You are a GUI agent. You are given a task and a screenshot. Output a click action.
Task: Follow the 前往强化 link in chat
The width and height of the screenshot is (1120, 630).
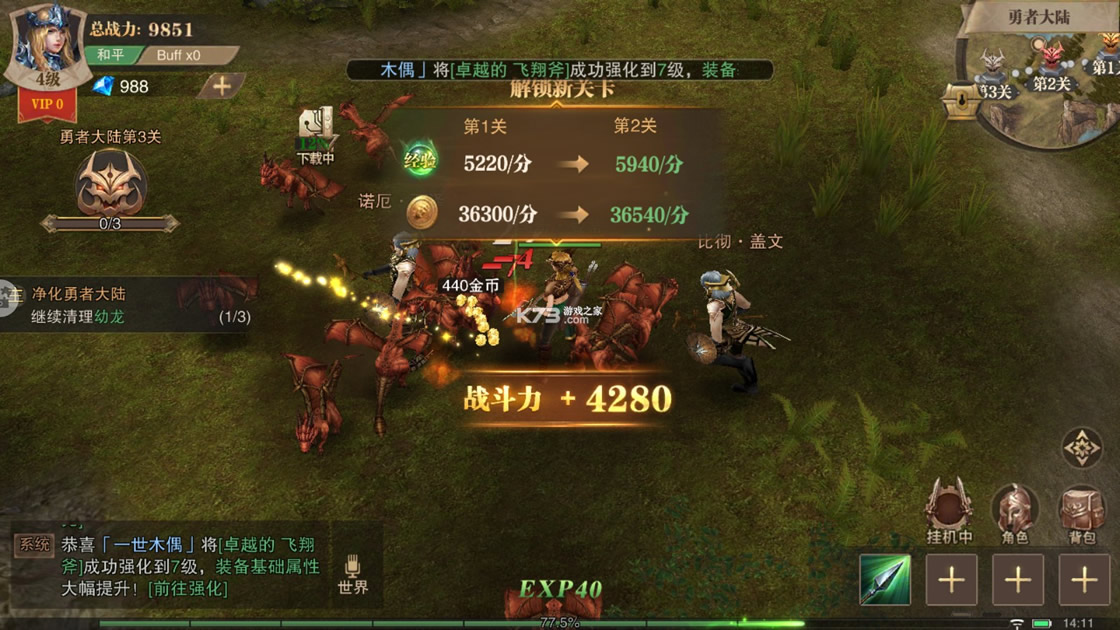(187, 588)
